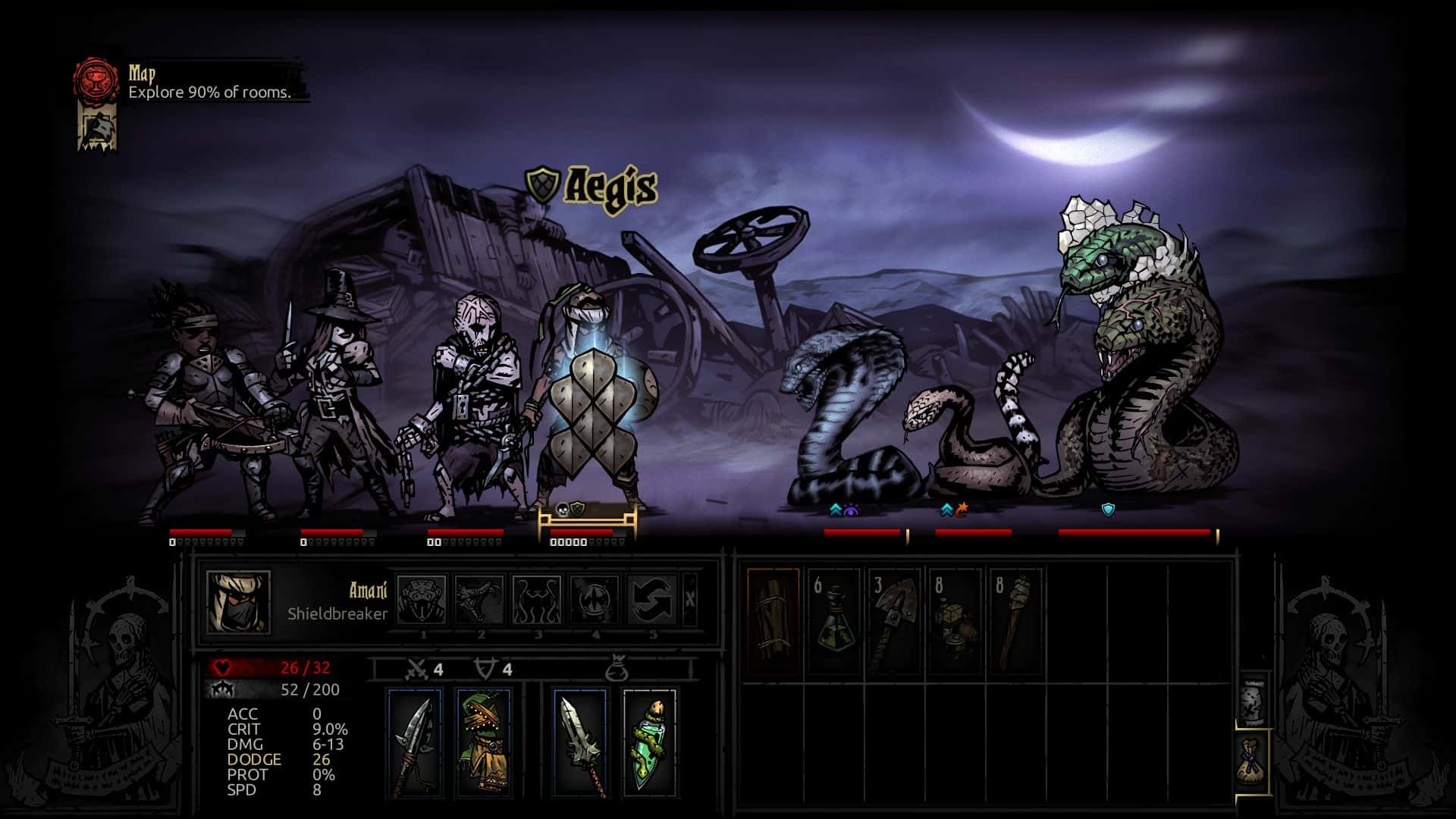
Task: Select the serrated blade trinket slot
Action: 580,743
